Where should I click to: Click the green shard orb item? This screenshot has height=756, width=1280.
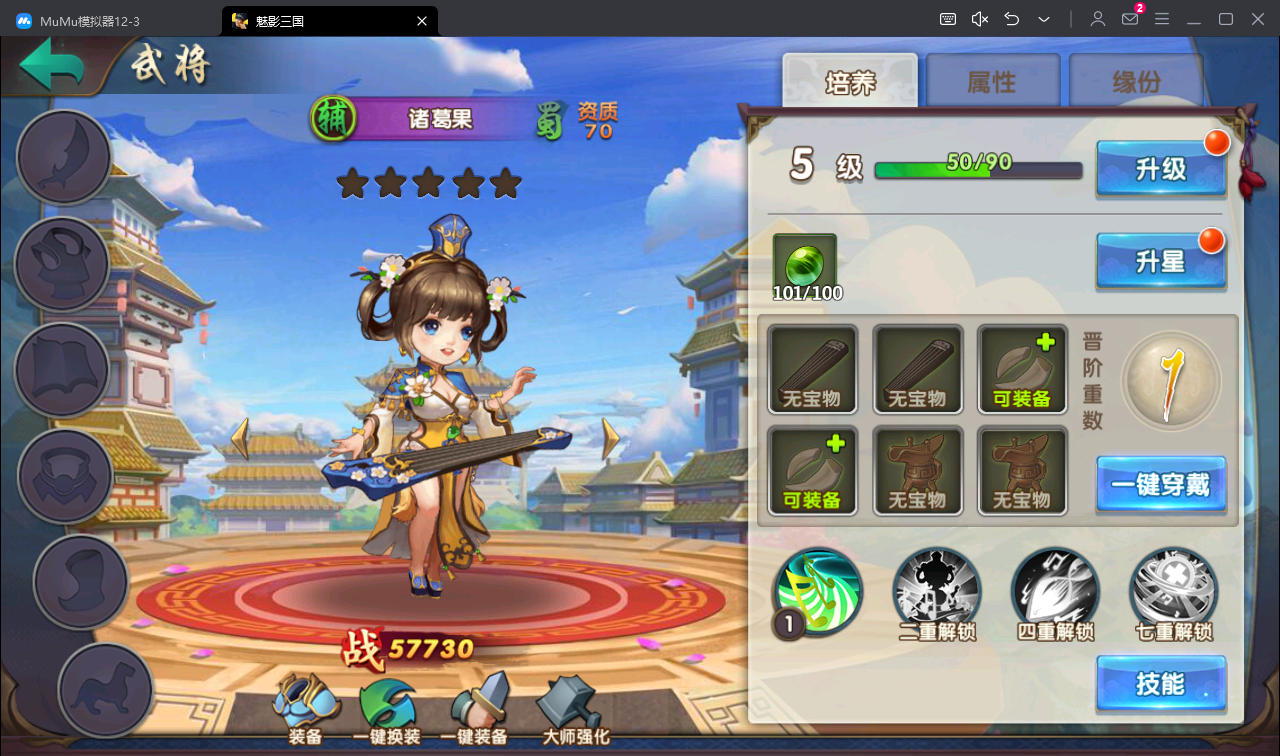coord(804,264)
